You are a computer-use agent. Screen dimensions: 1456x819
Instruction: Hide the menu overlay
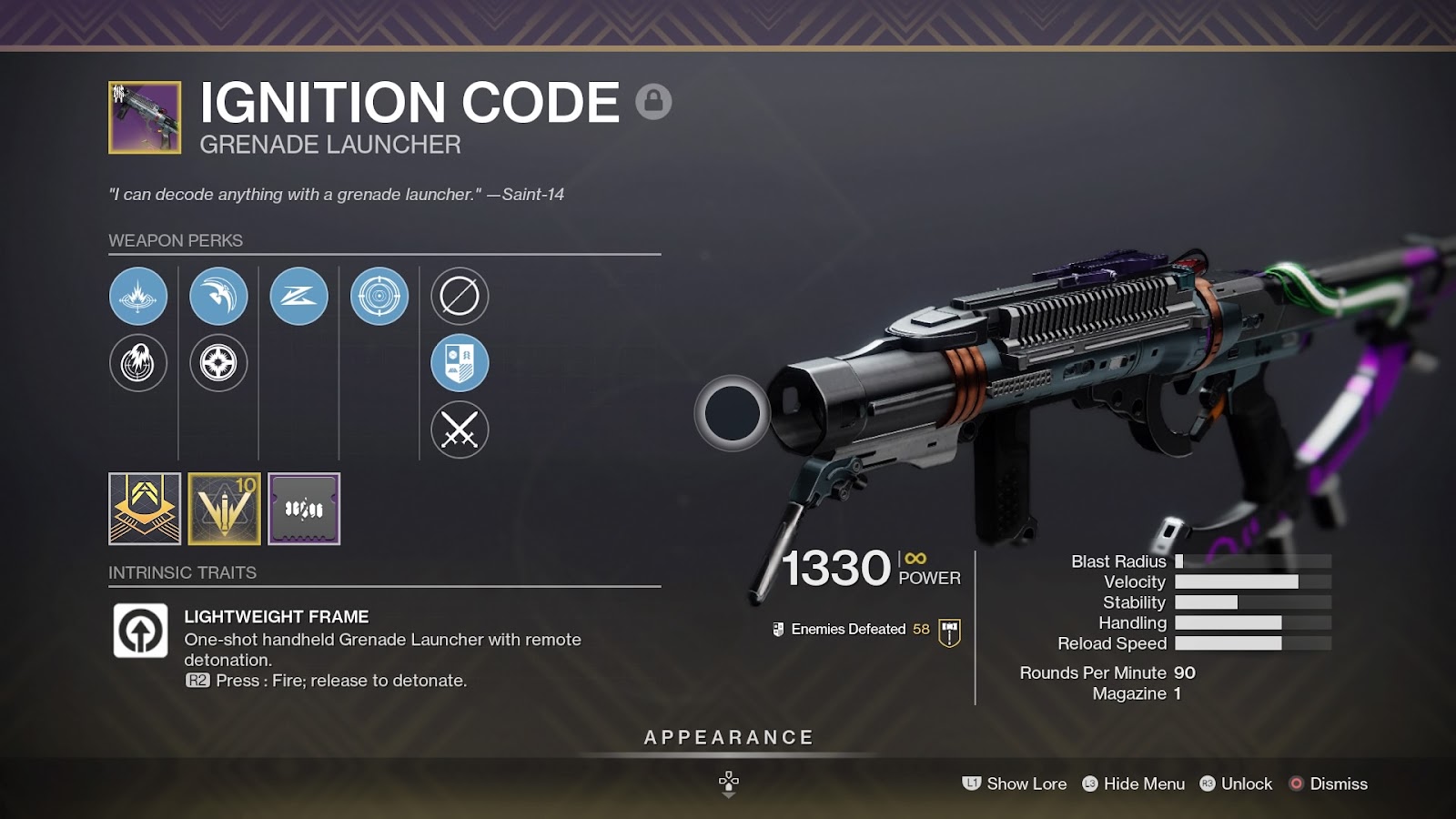click(x=1133, y=784)
